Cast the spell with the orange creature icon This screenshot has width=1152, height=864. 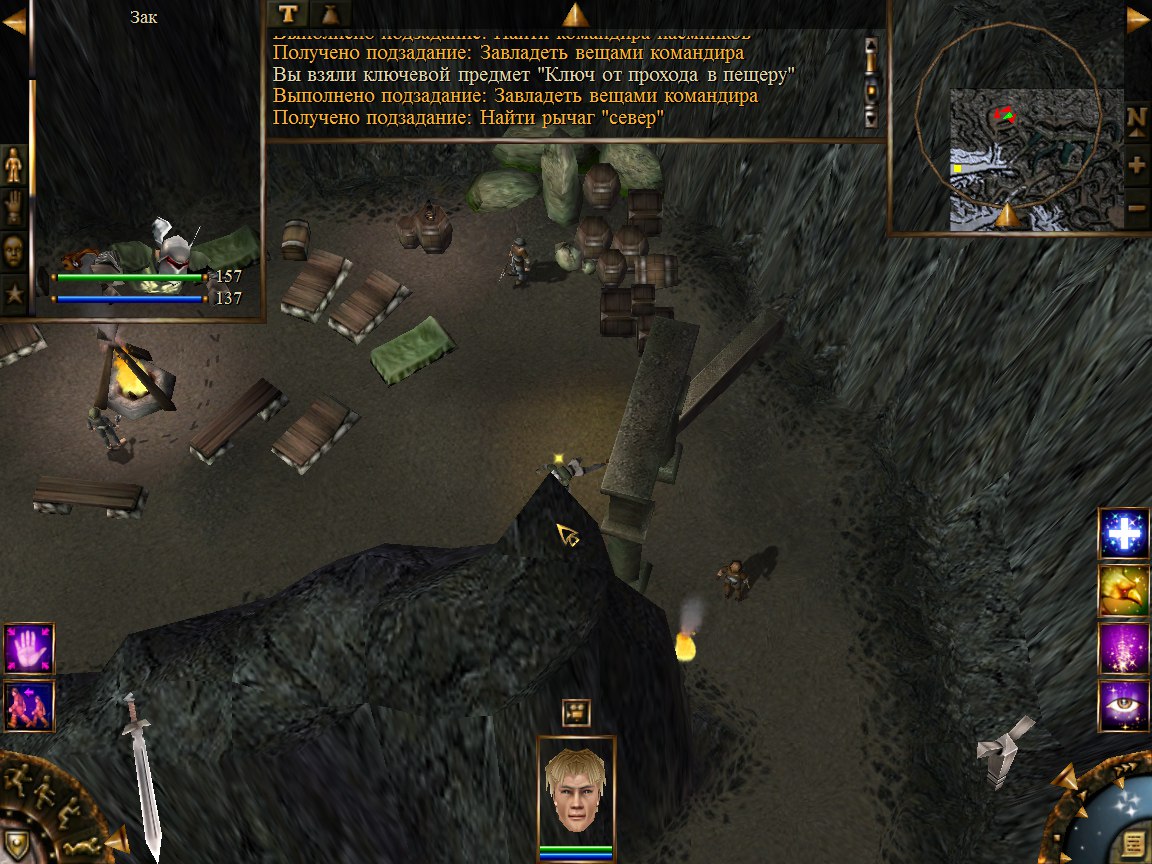coord(1123,591)
